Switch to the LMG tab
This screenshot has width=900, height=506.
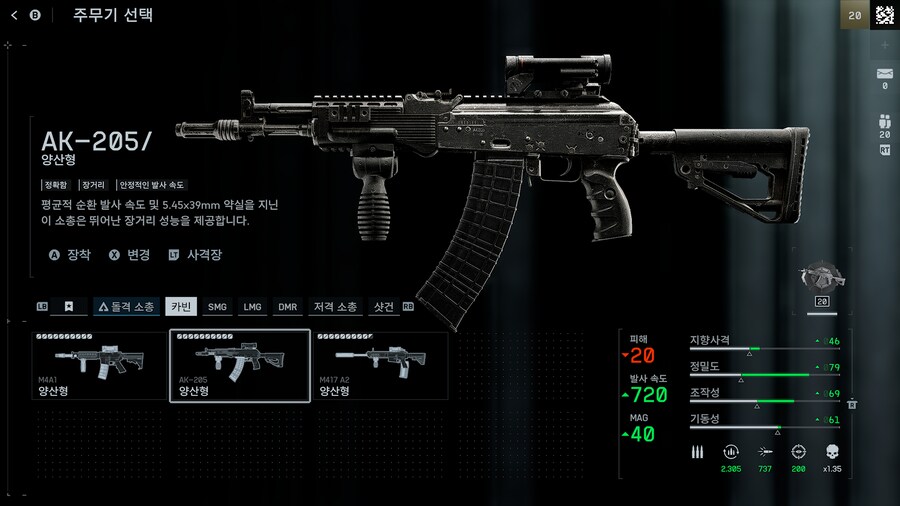point(252,307)
